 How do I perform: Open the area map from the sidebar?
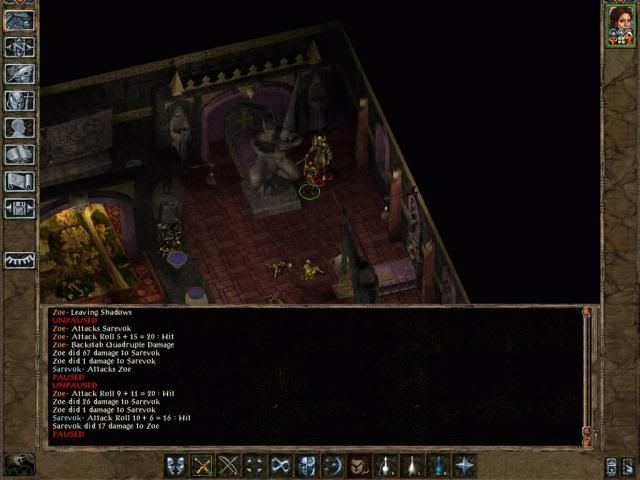click(19, 46)
